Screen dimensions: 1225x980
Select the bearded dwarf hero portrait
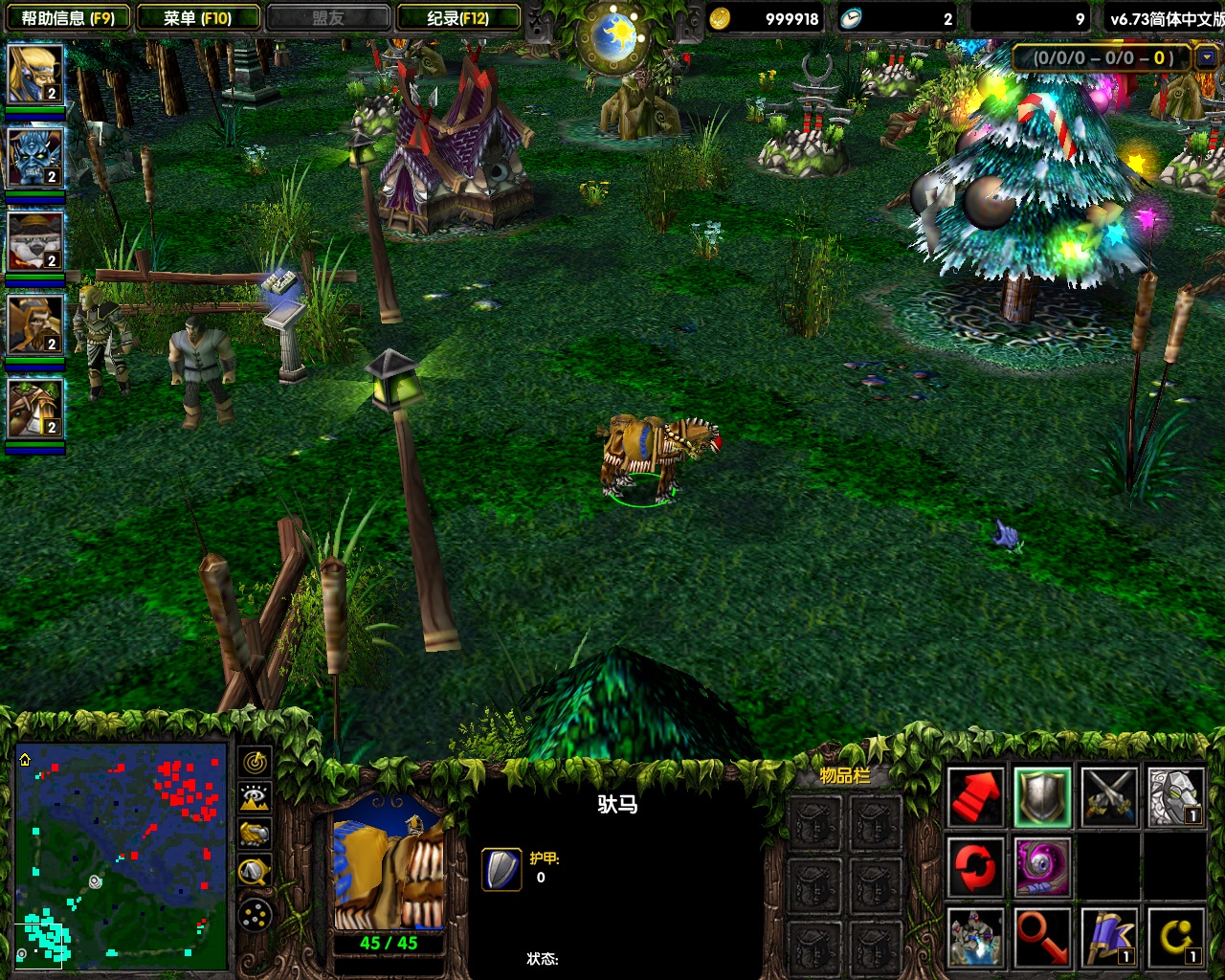pyautogui.click(x=35, y=324)
